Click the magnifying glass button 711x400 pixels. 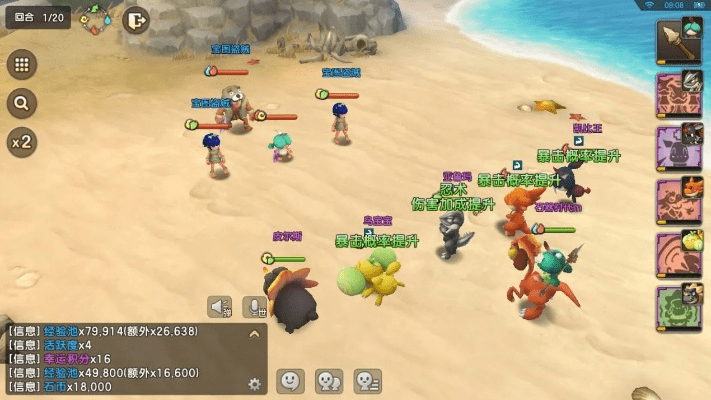click(x=20, y=103)
